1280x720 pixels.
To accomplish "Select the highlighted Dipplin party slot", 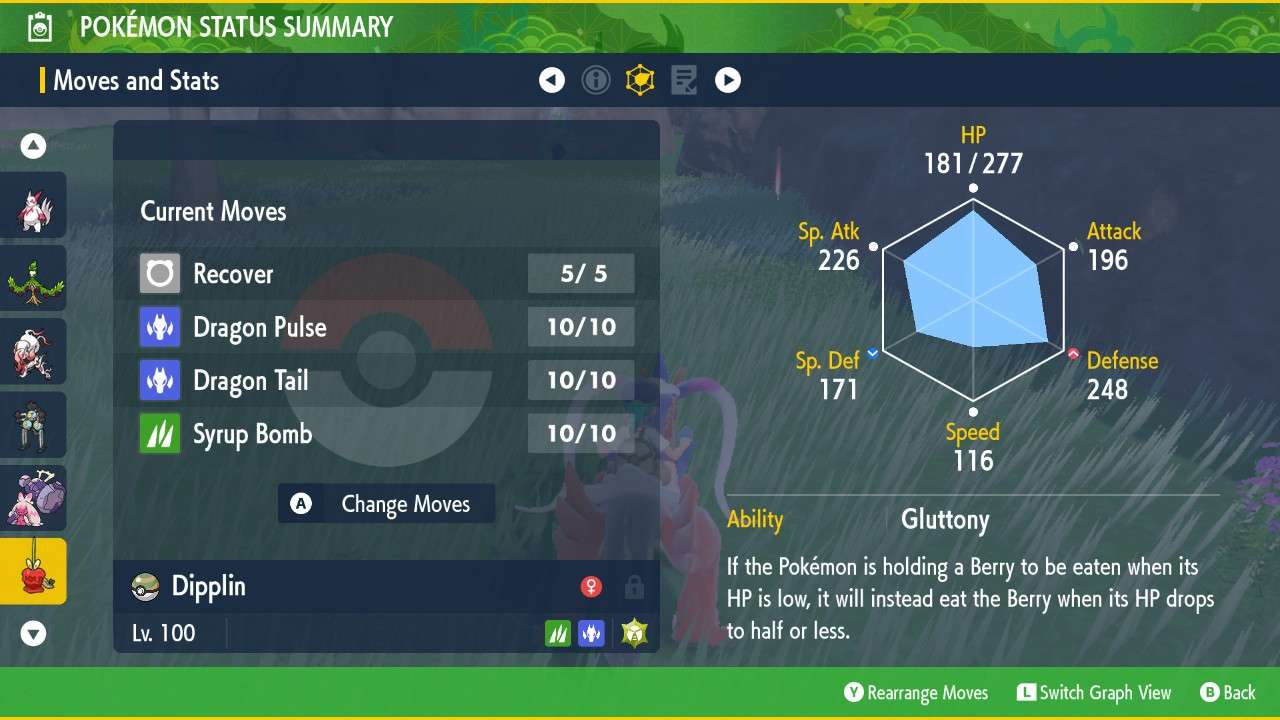I will click(x=34, y=571).
